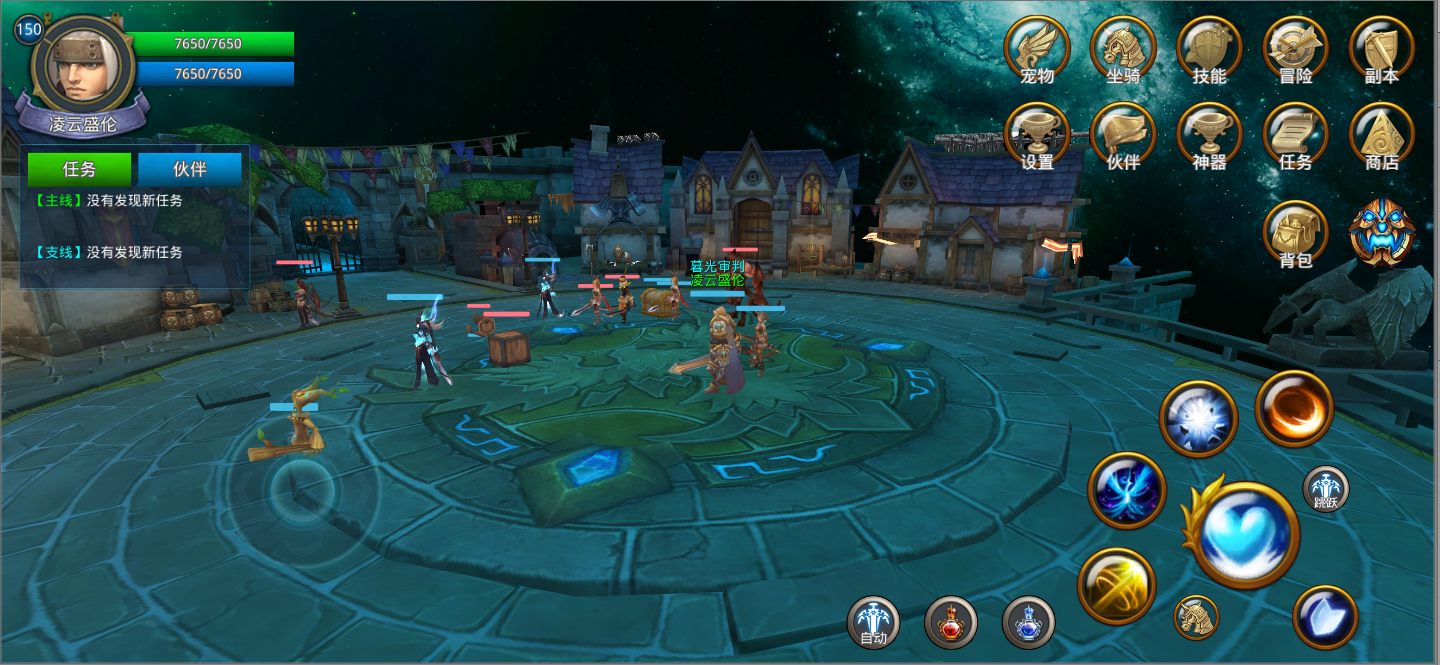Toggle the 自动 auto-battle button

[873, 622]
